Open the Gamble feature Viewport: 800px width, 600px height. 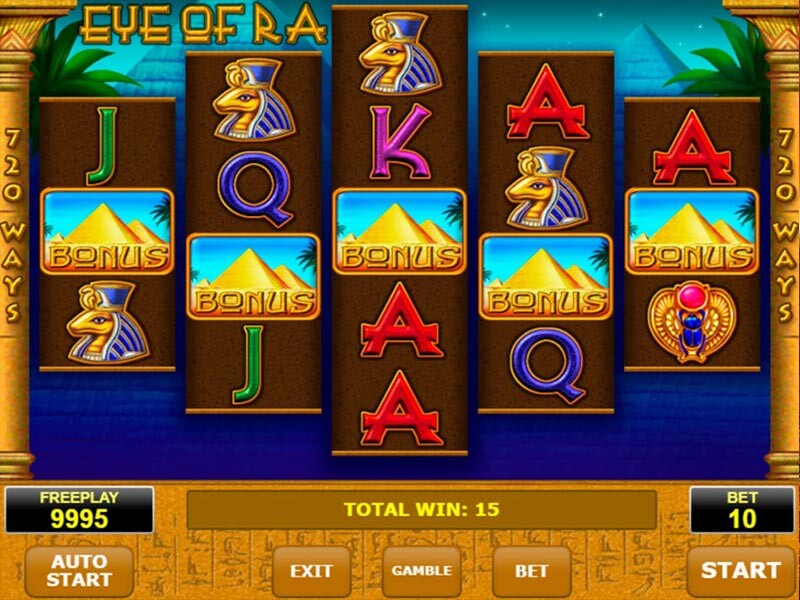(421, 571)
